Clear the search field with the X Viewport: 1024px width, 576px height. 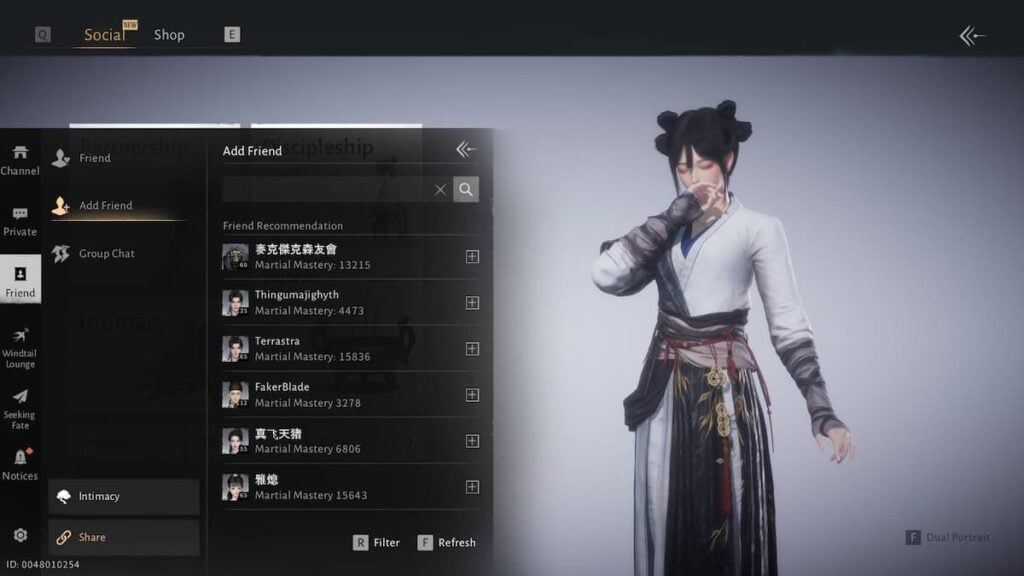coord(440,190)
